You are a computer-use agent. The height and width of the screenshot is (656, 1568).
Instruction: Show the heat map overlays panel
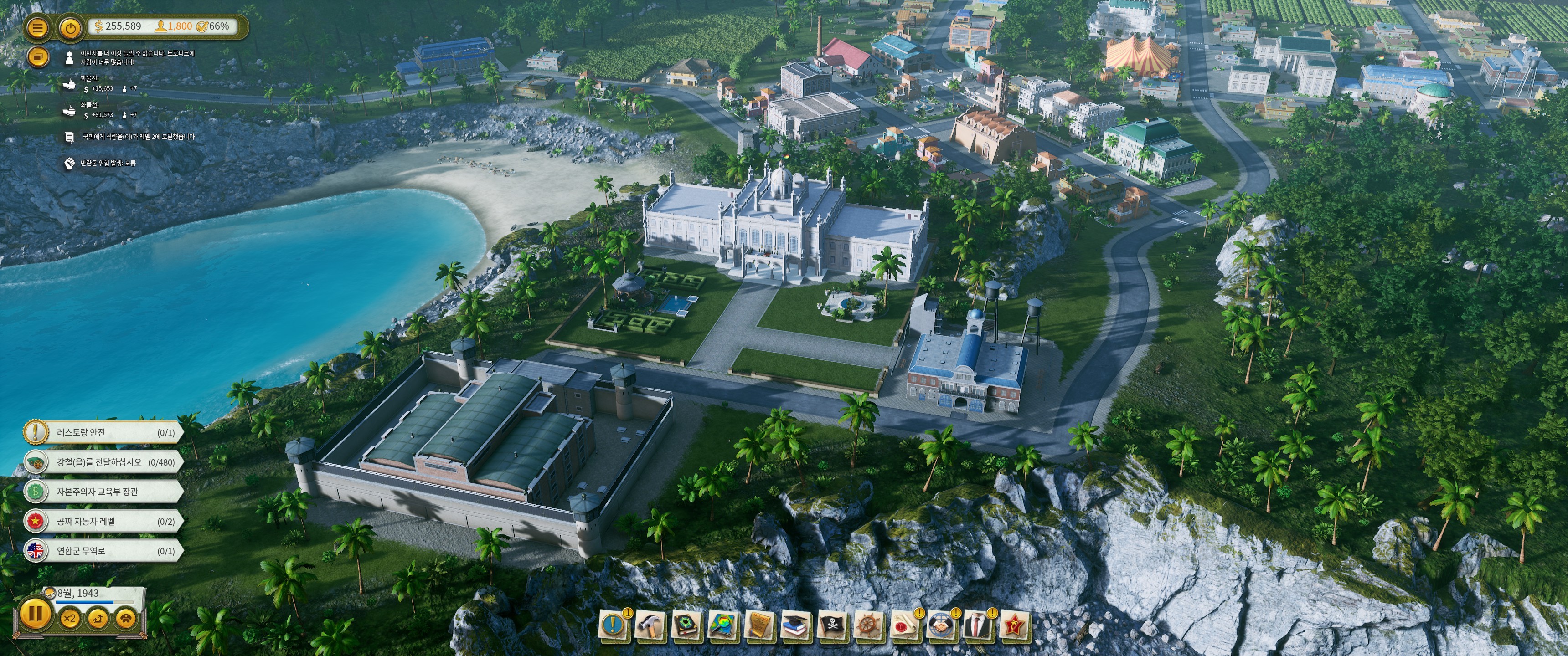(x=722, y=625)
